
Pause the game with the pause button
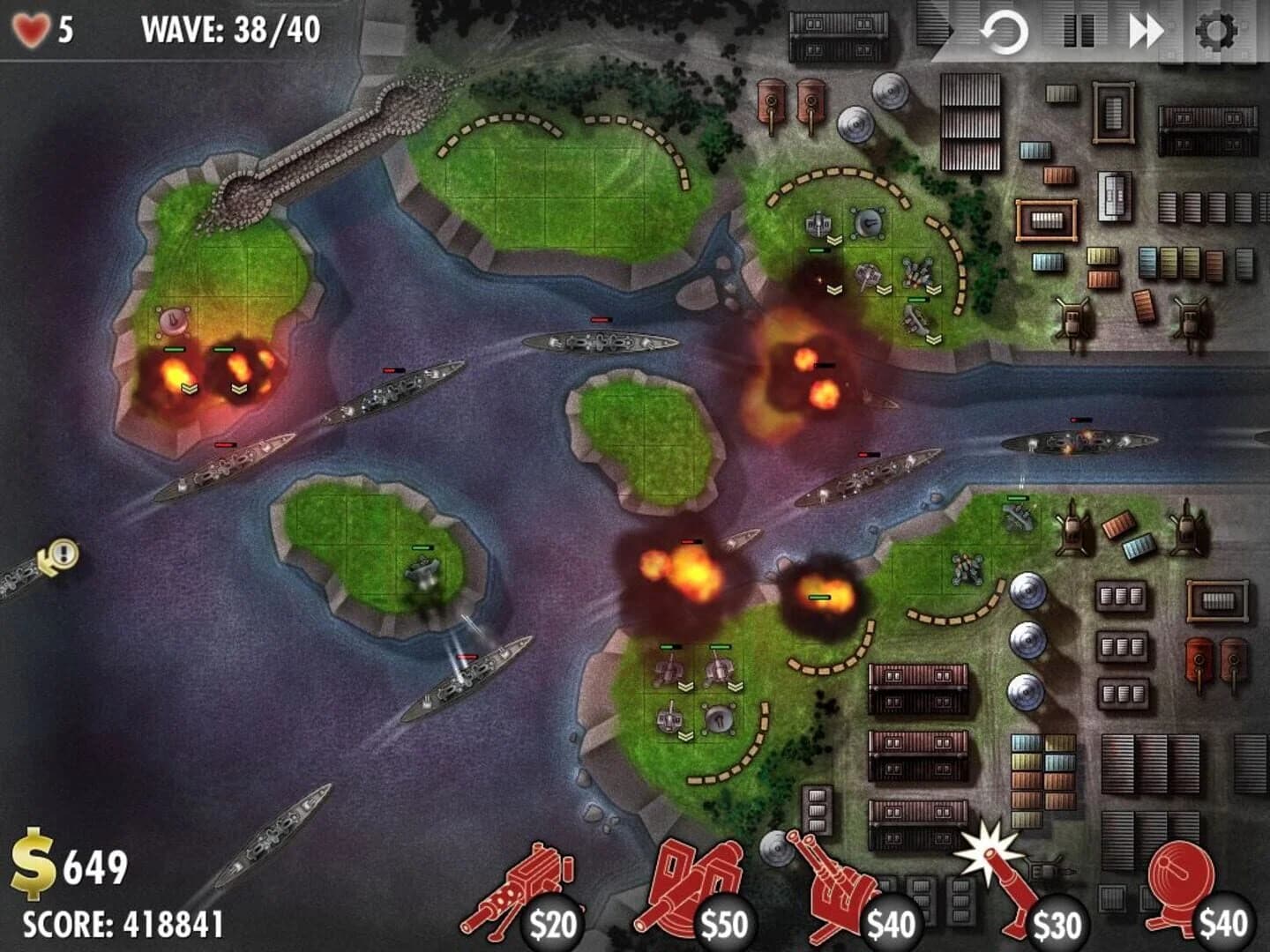(x=1078, y=27)
